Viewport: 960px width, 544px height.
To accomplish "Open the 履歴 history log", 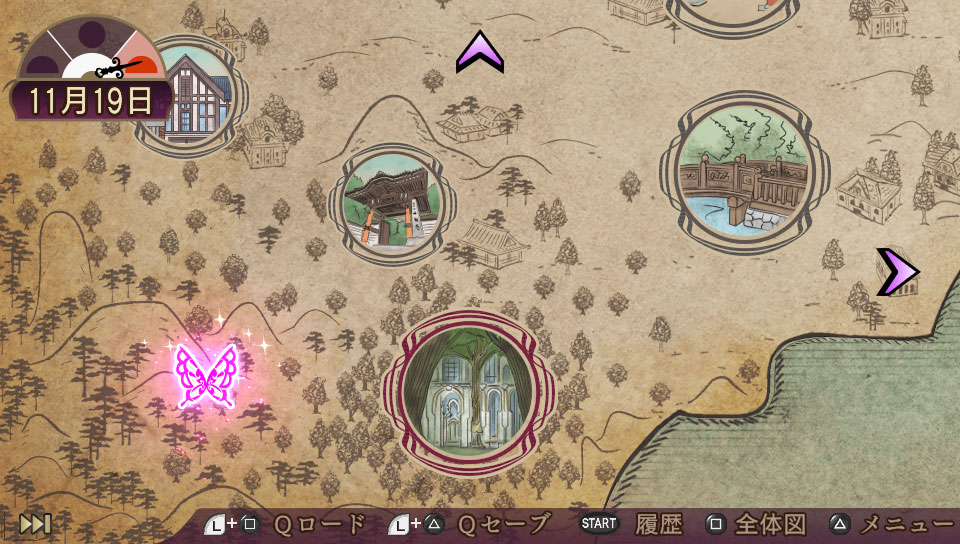I will (658, 524).
